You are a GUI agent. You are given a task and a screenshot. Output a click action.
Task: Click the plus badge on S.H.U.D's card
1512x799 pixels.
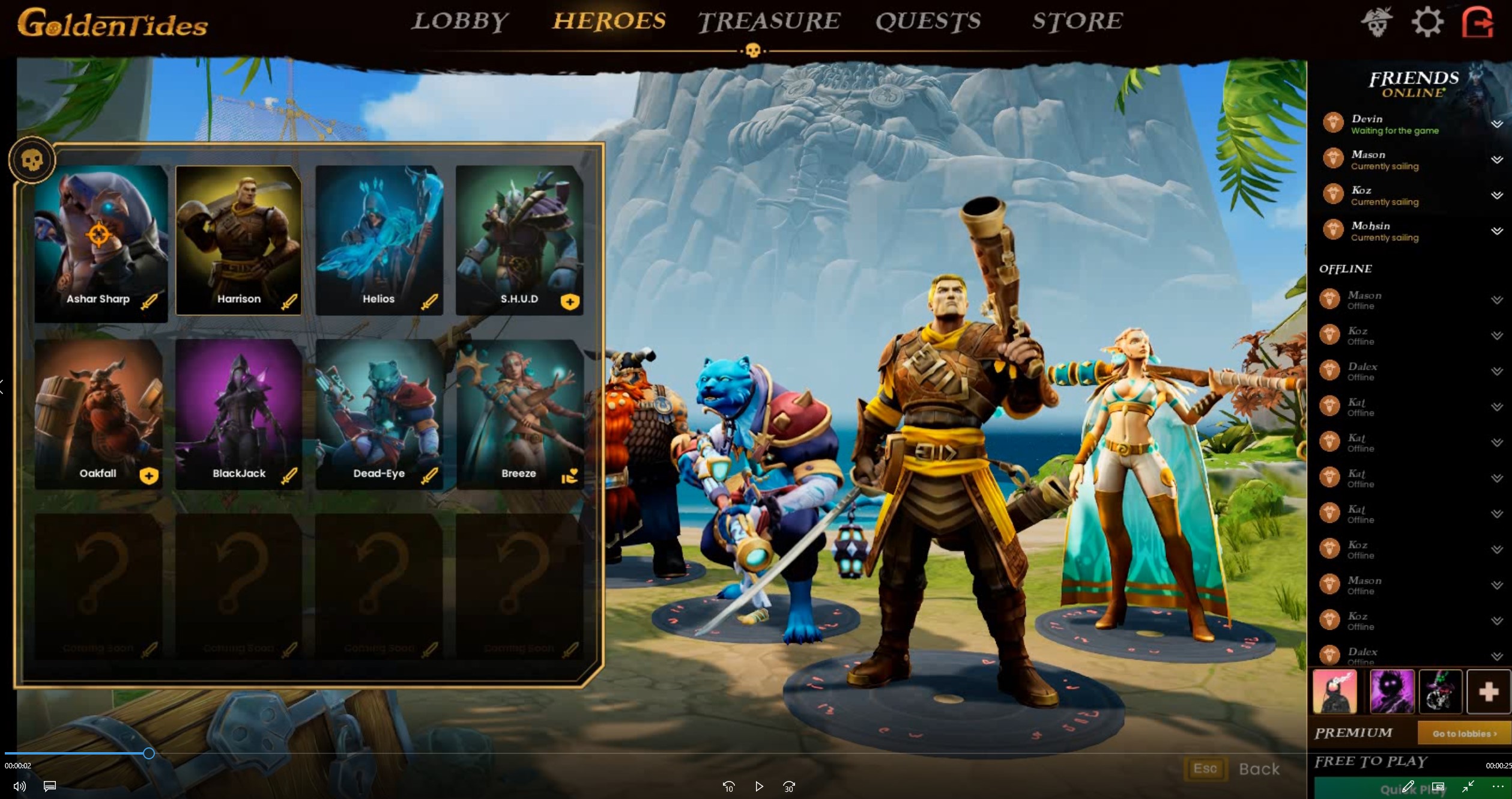[x=569, y=302]
